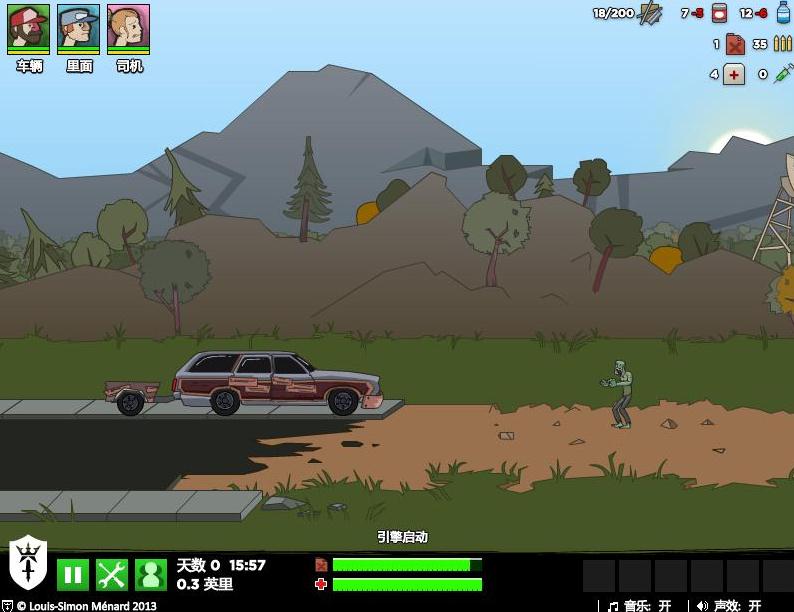Open the wrench and screwdriver repair menu
This screenshot has width=794, height=612.
112,574
